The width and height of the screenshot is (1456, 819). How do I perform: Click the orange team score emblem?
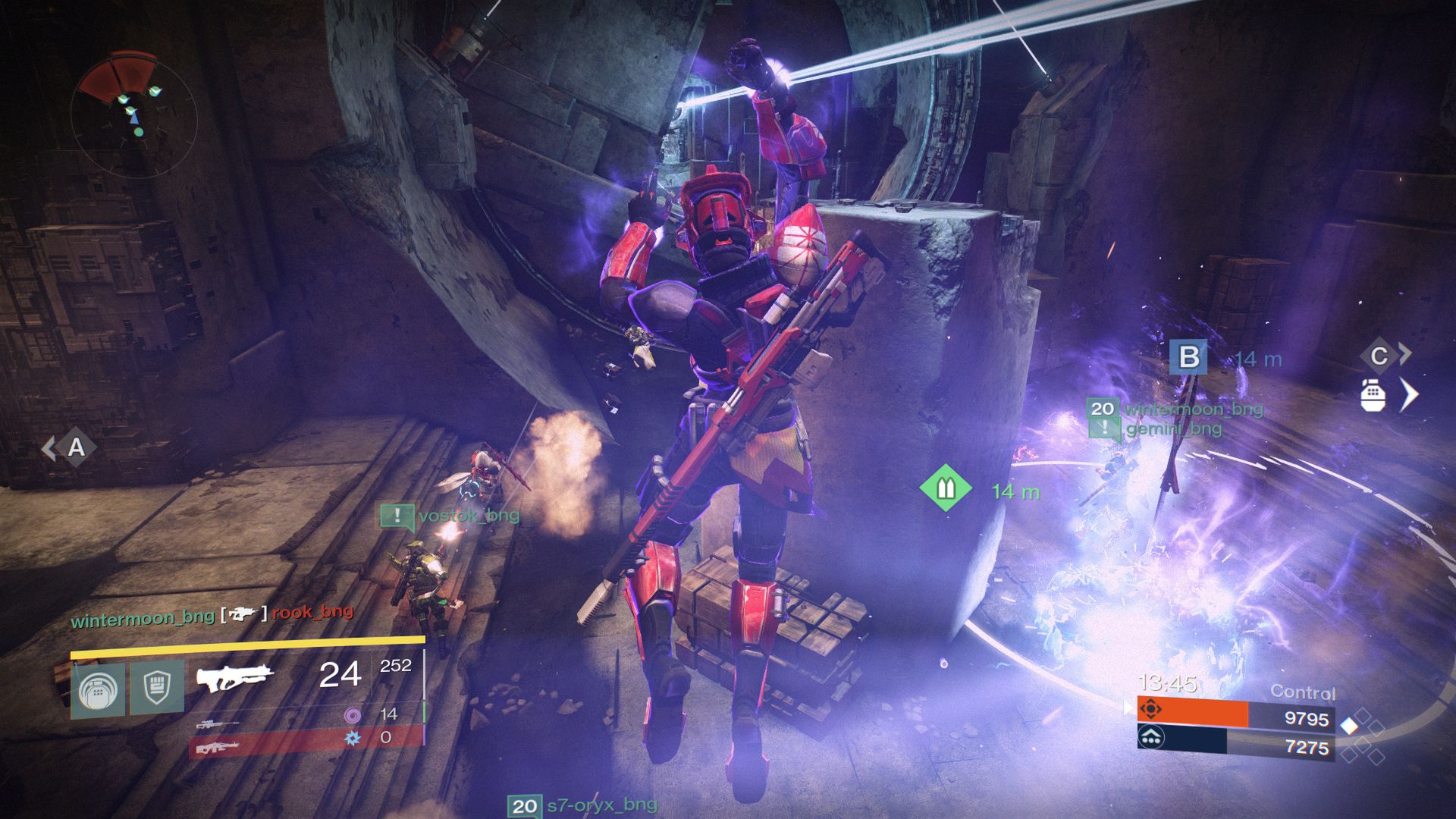click(1151, 710)
